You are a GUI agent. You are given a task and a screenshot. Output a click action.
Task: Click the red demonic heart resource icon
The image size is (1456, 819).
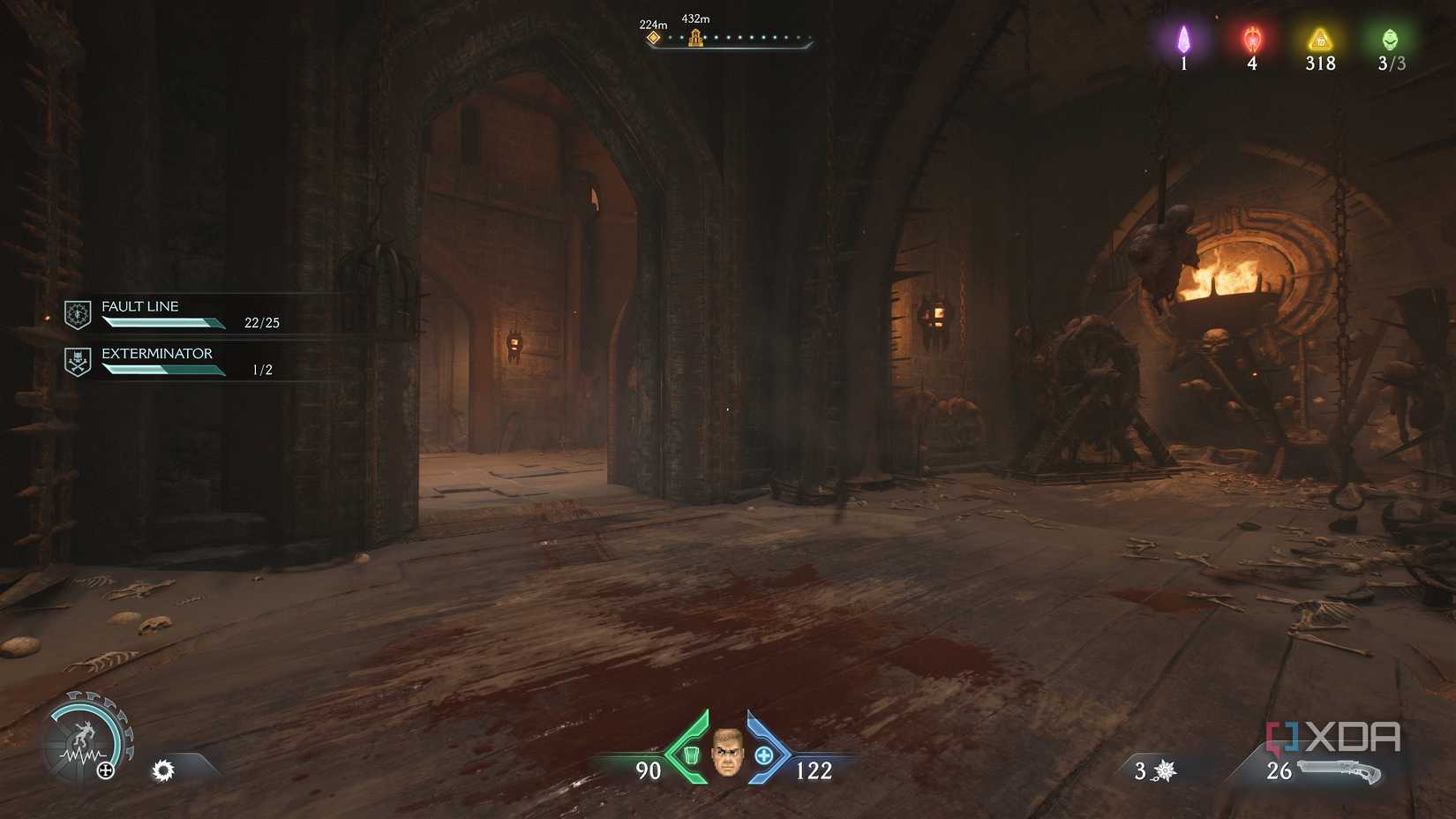pos(1251,39)
